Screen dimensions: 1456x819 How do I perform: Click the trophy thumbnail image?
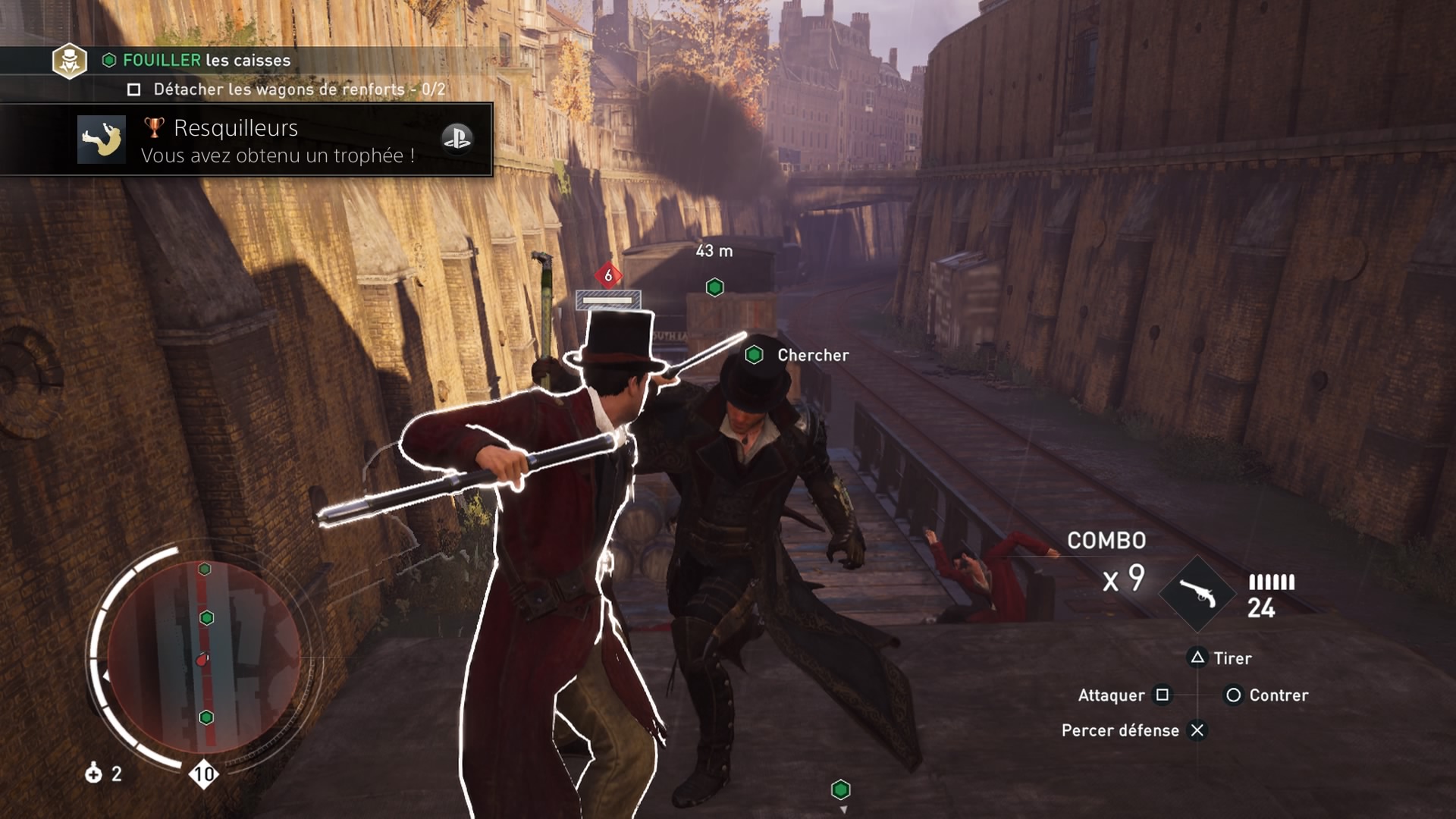[102, 140]
